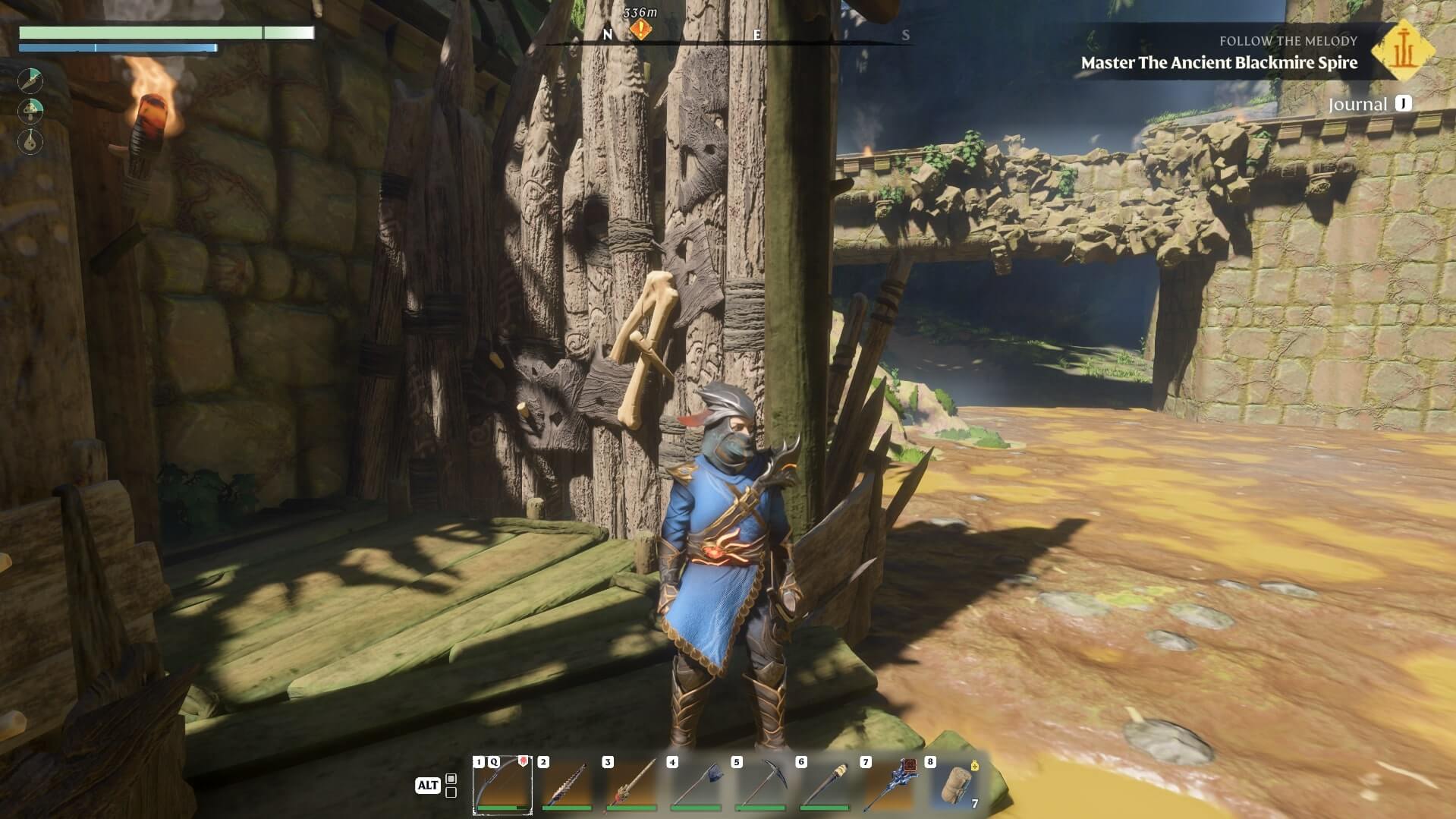The width and height of the screenshot is (1456, 819).
Task: Inspect the mushroom food buff icon
Action: click(x=31, y=111)
